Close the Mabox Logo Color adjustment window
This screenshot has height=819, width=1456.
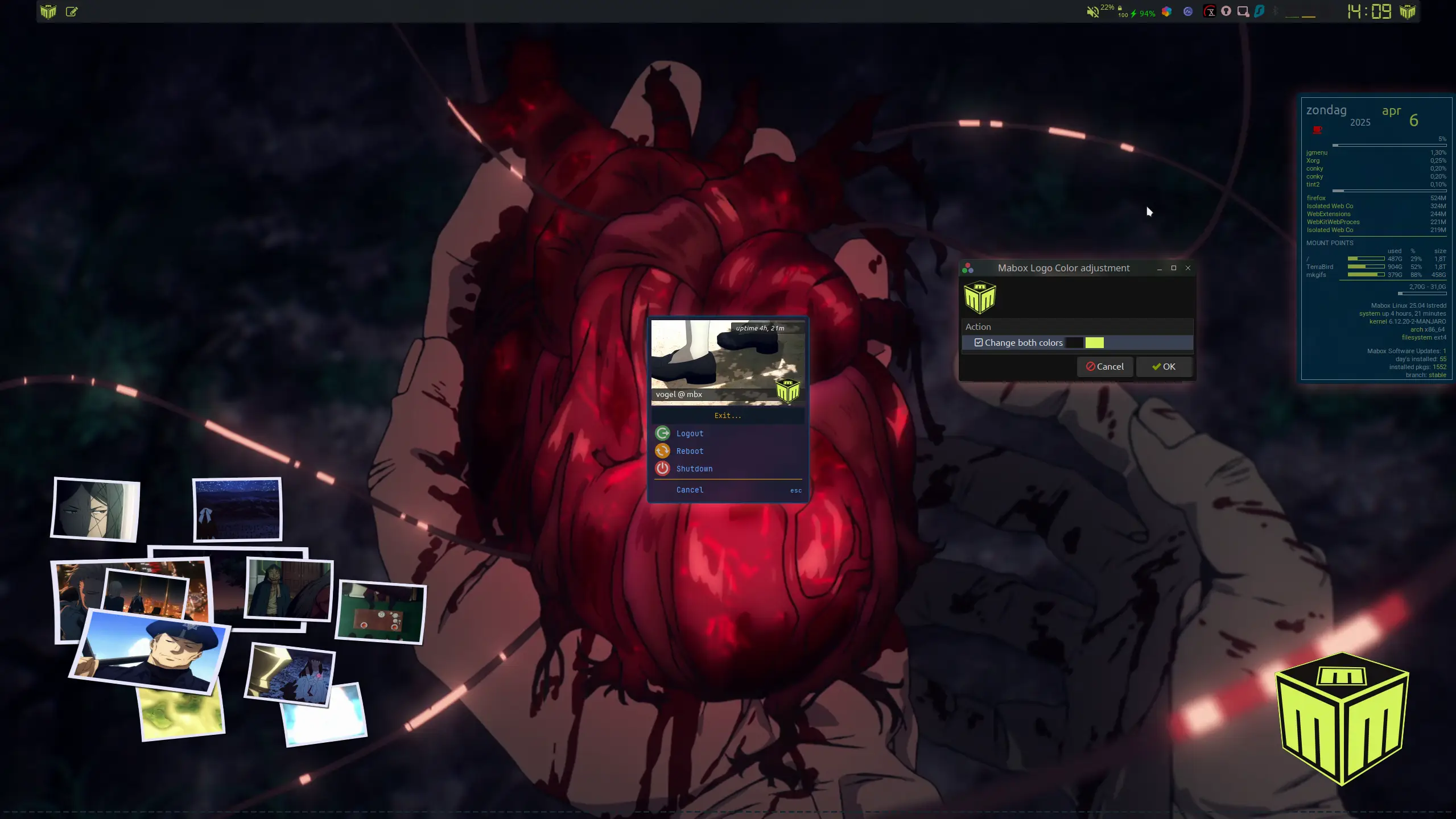(1188, 268)
